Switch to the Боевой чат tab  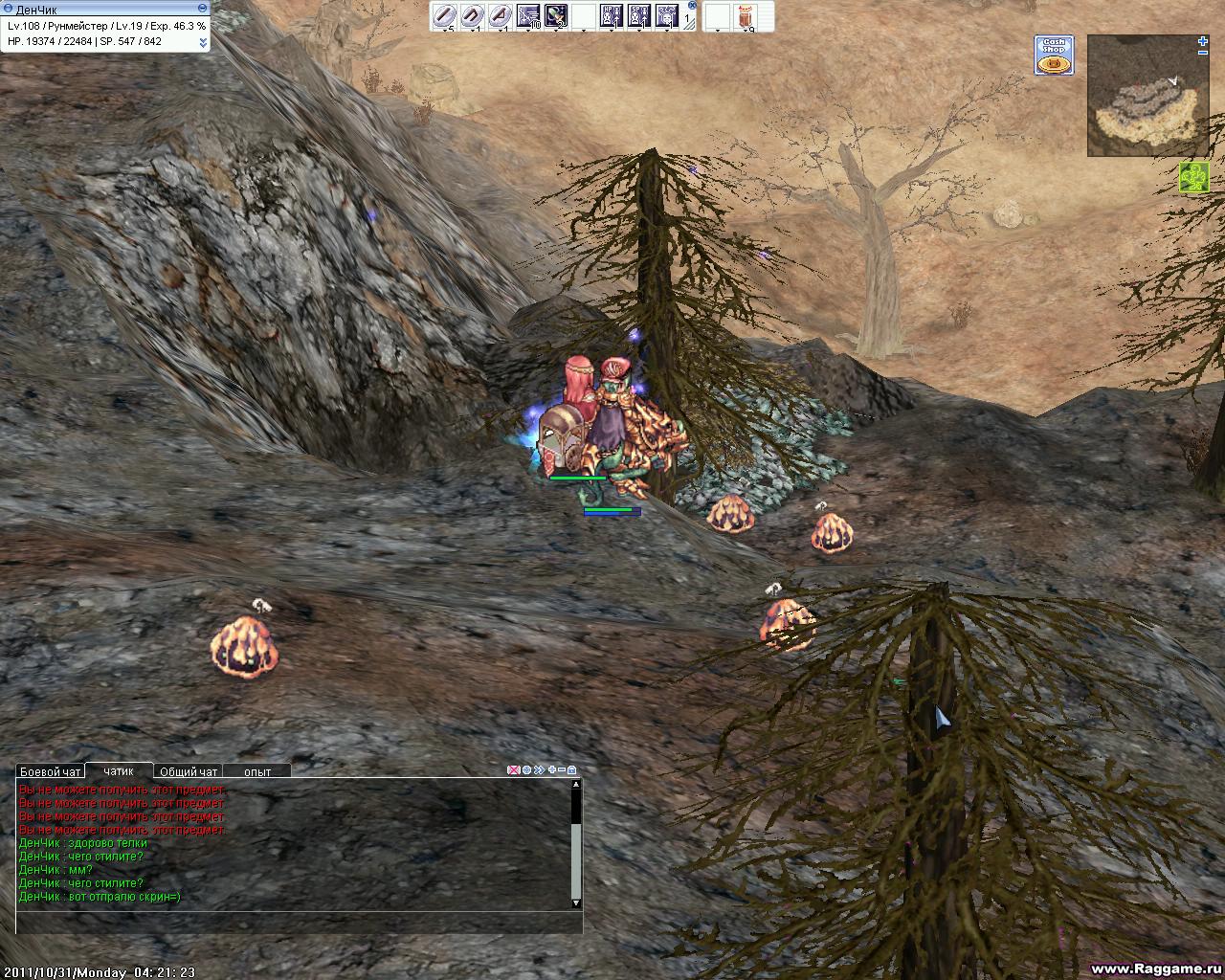point(51,771)
